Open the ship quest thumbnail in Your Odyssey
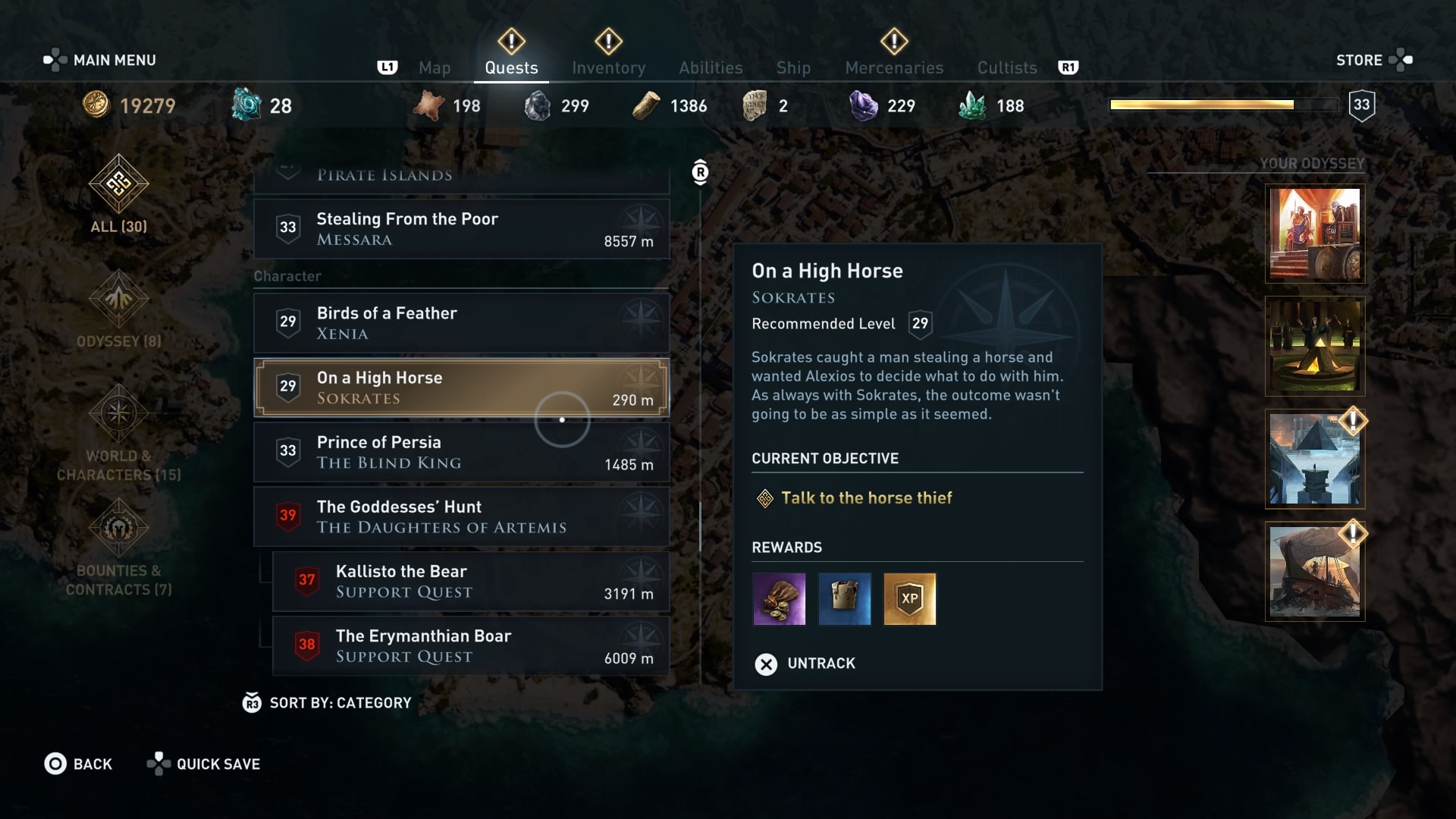This screenshot has width=1456, height=819. (x=1314, y=571)
